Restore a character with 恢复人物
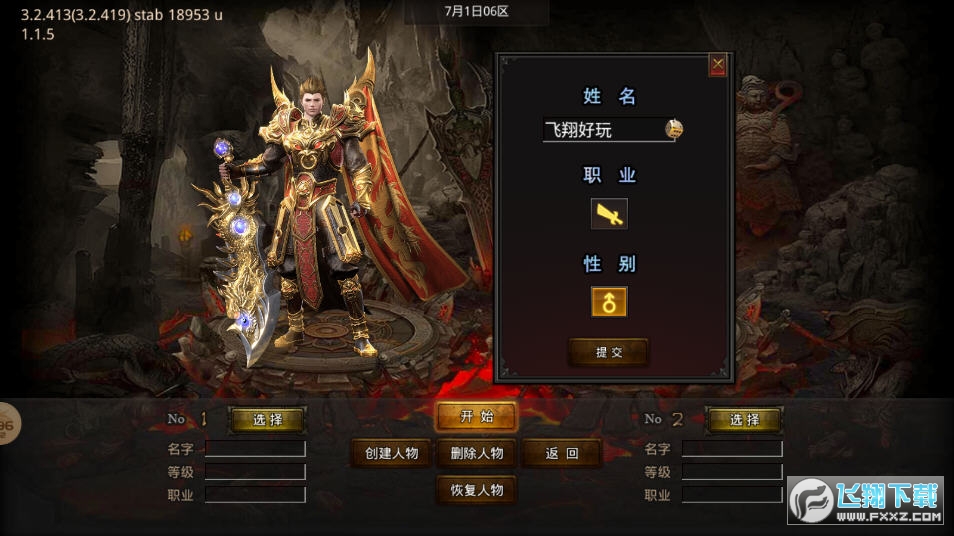The width and height of the screenshot is (954, 536). point(477,490)
